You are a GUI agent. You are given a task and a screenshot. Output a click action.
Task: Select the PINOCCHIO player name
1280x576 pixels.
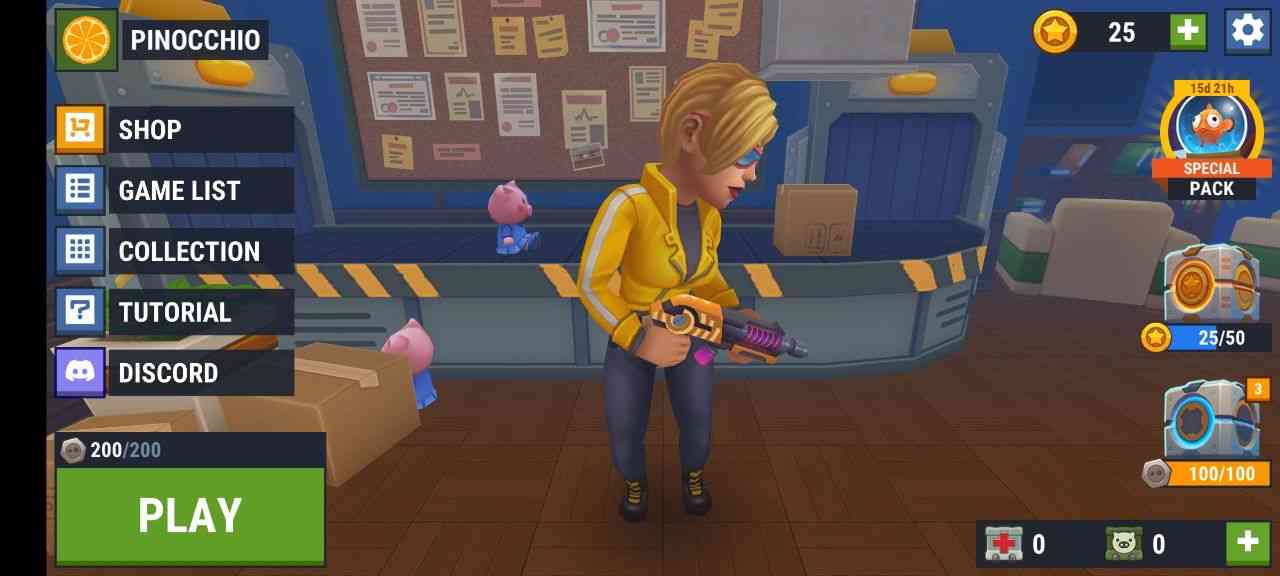(196, 40)
